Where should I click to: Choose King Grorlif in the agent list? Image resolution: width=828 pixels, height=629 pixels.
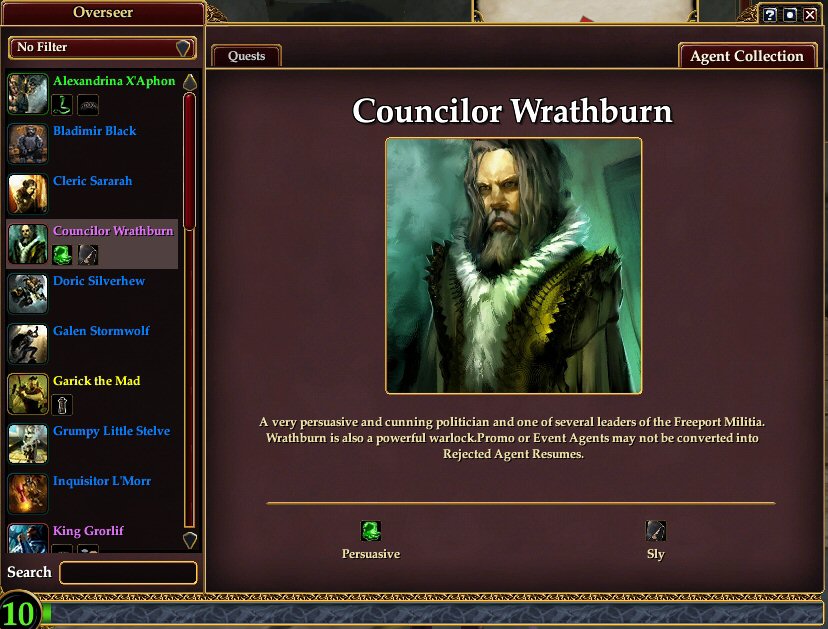coord(88,531)
